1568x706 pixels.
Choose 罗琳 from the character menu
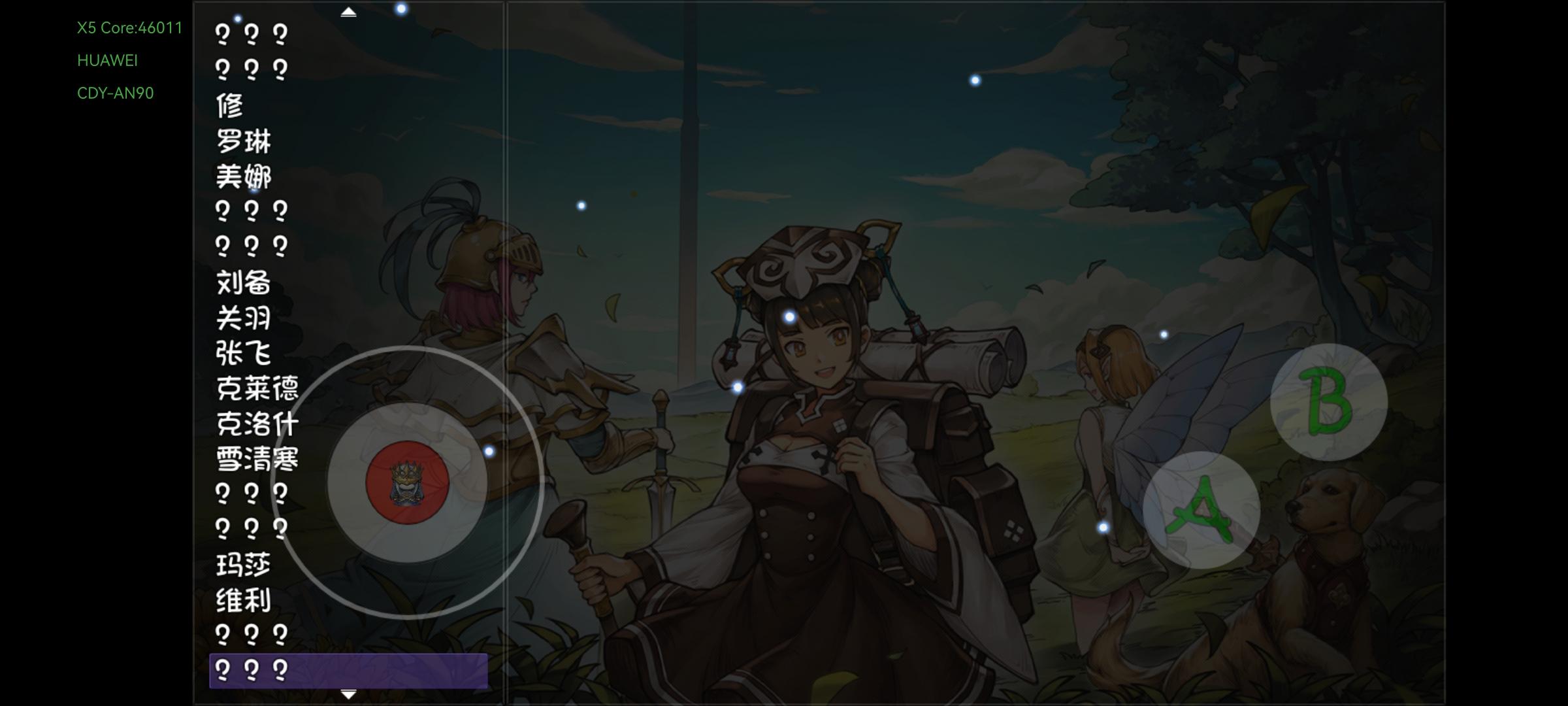click(245, 141)
